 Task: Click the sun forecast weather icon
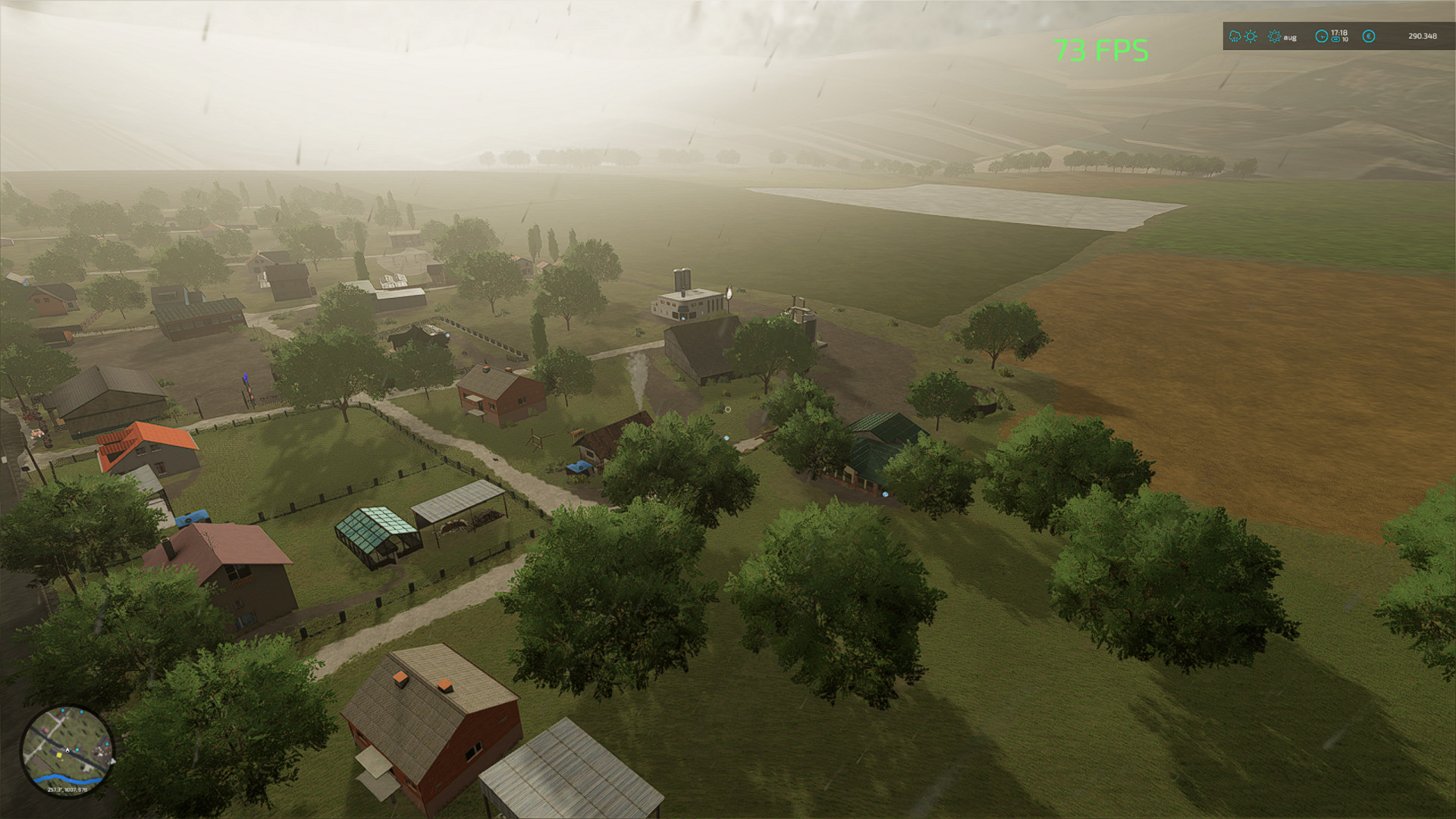pyautogui.click(x=1250, y=36)
